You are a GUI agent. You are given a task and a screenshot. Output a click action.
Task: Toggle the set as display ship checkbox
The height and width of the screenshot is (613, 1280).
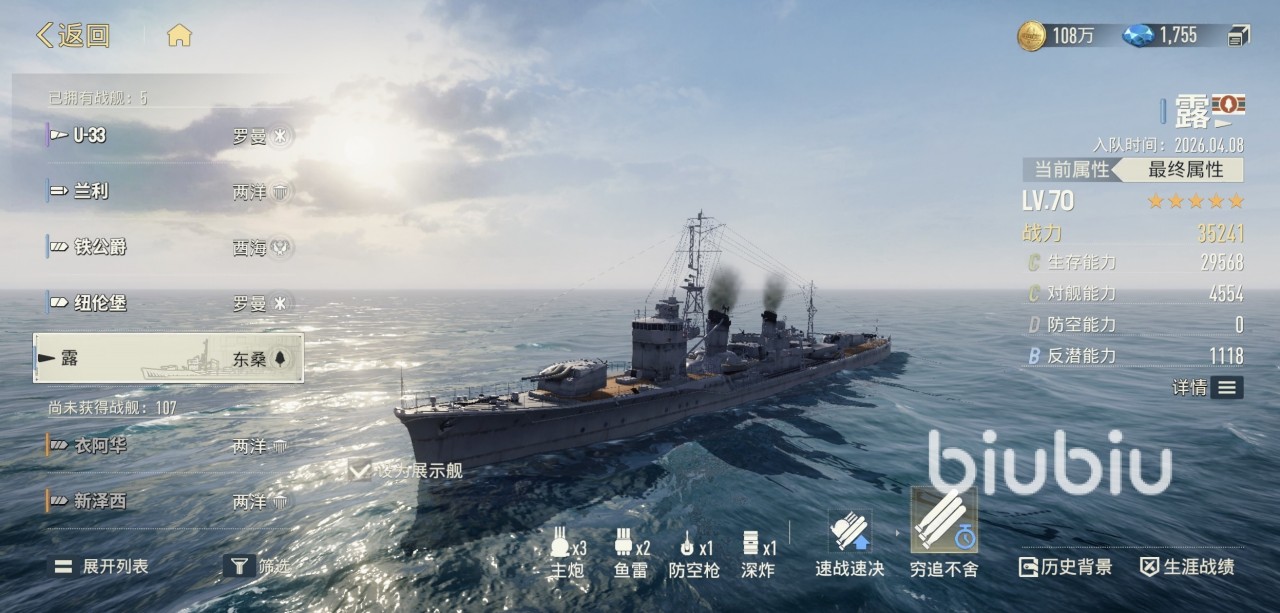click(359, 469)
